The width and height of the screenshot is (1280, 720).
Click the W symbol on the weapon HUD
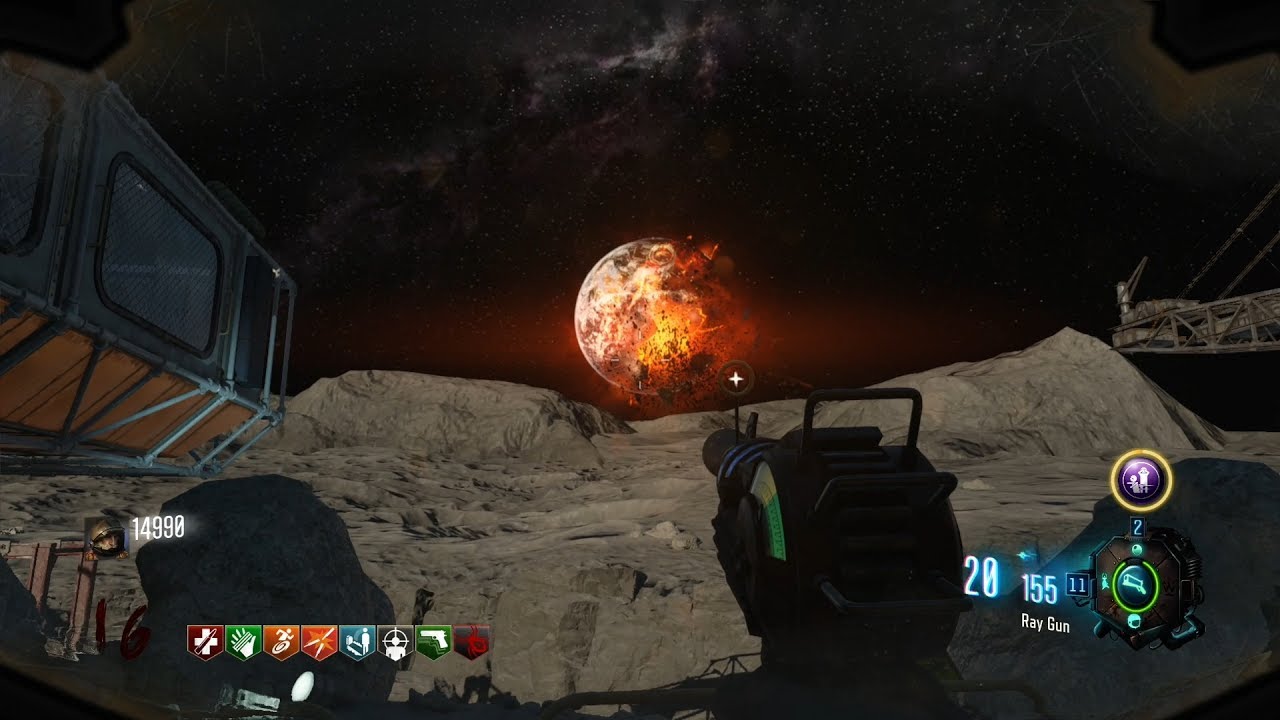1167,586
